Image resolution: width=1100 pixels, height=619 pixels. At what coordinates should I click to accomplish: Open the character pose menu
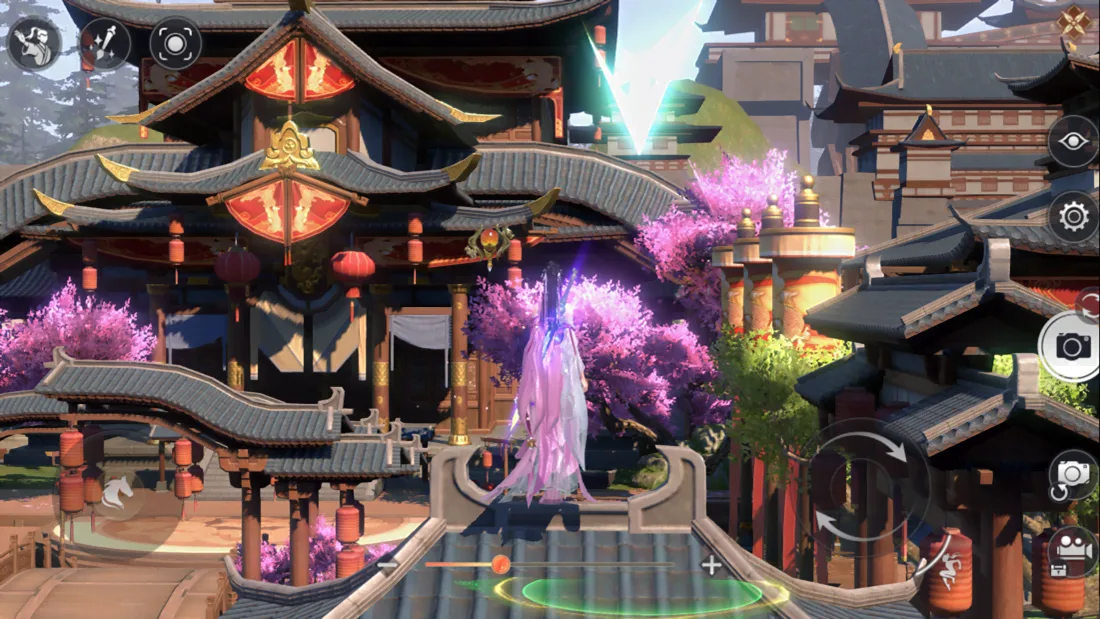coord(34,43)
